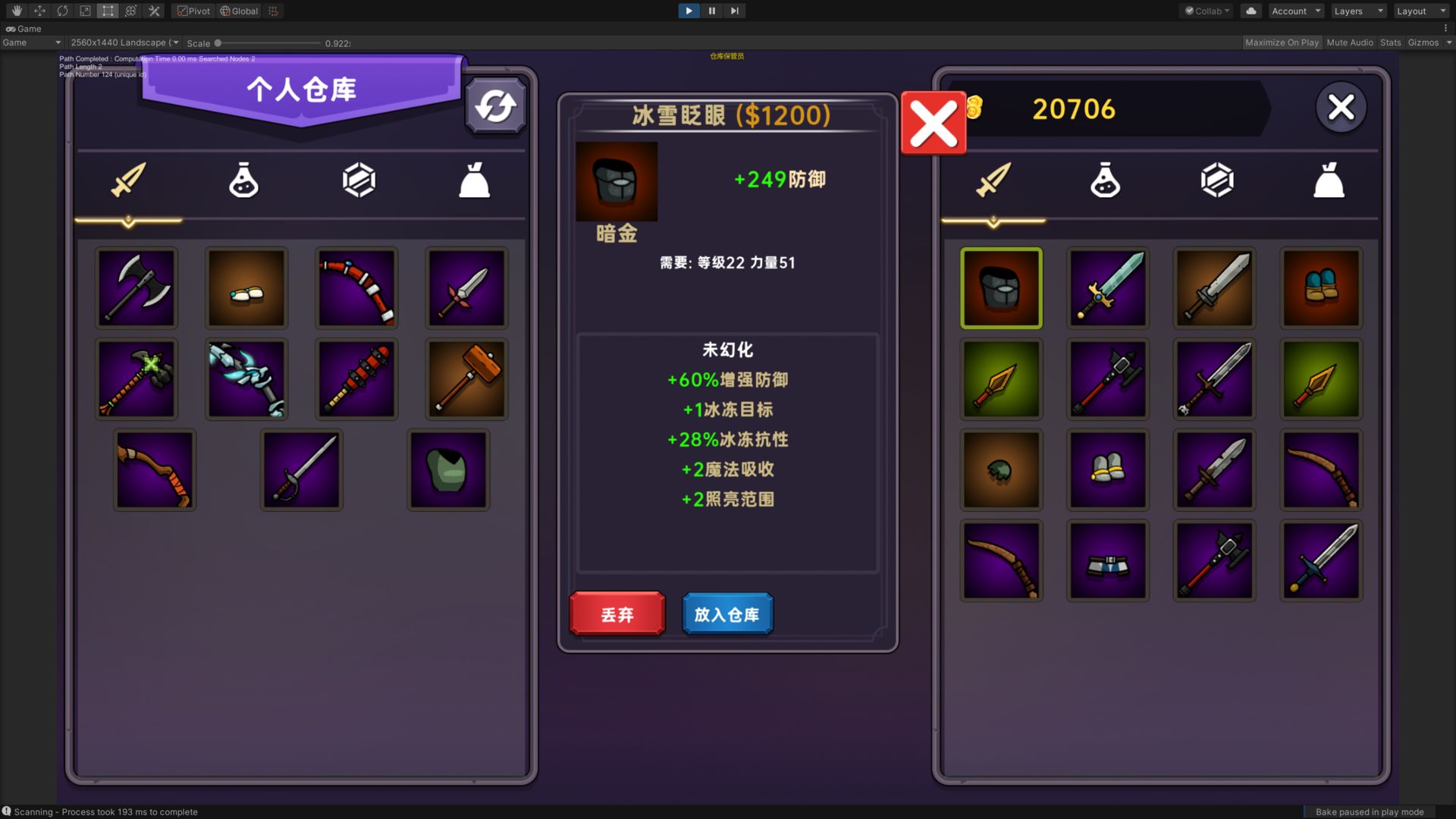Image resolution: width=1456 pixels, height=819 pixels.
Task: Select the sword tab in the right warehouse panel
Action: pyautogui.click(x=993, y=180)
